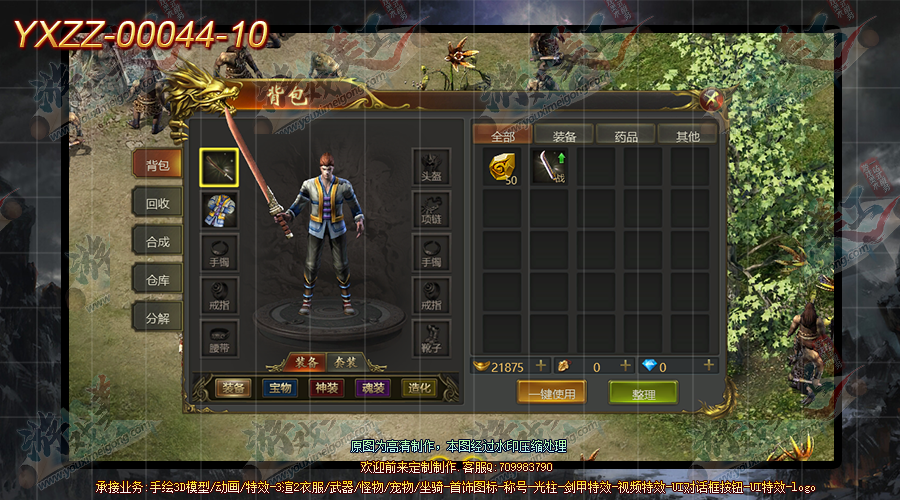The image size is (900, 500).
Task: Filter items by 其他 other category
Action: click(687, 135)
